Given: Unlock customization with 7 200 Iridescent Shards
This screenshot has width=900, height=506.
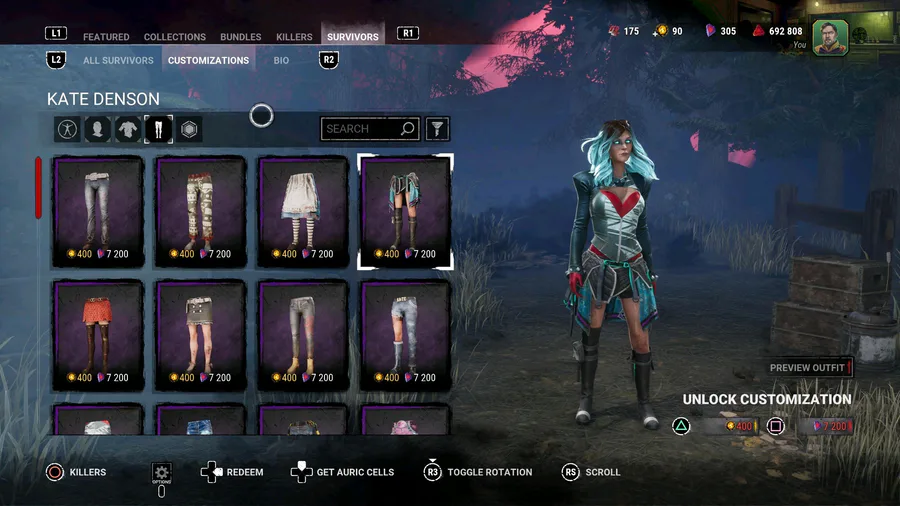Looking at the screenshot, I should (x=824, y=426).
